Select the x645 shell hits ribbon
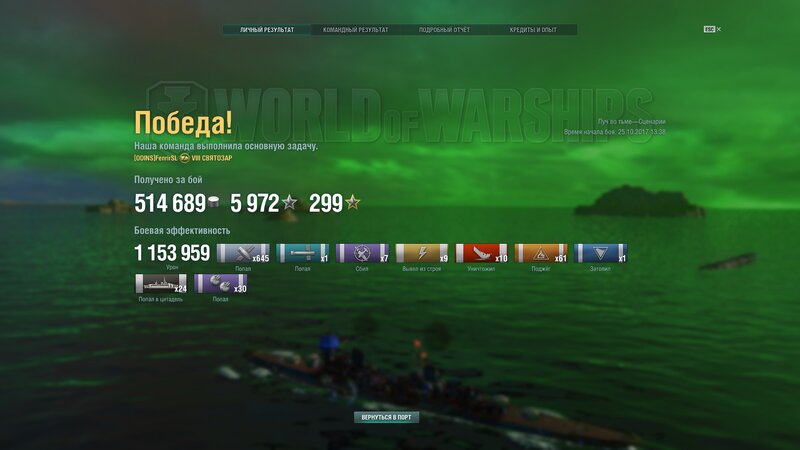800x450 pixels. (x=243, y=253)
